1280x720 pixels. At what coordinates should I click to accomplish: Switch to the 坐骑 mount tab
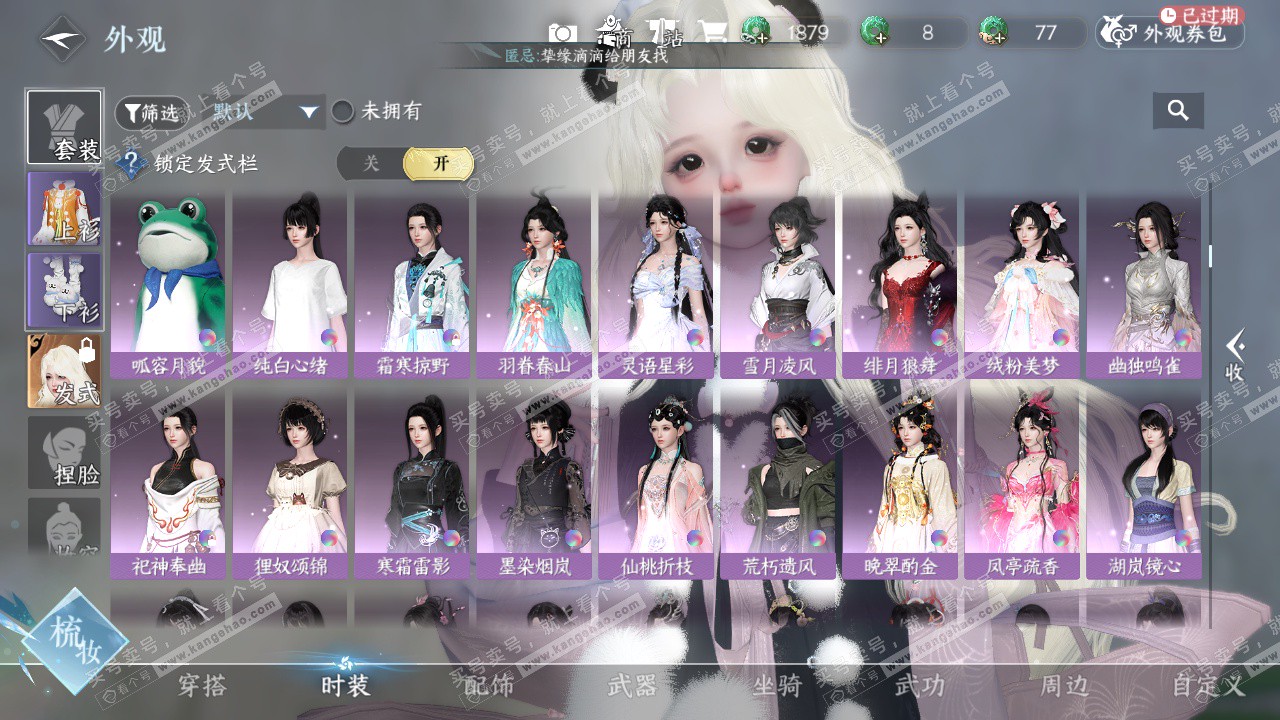777,686
